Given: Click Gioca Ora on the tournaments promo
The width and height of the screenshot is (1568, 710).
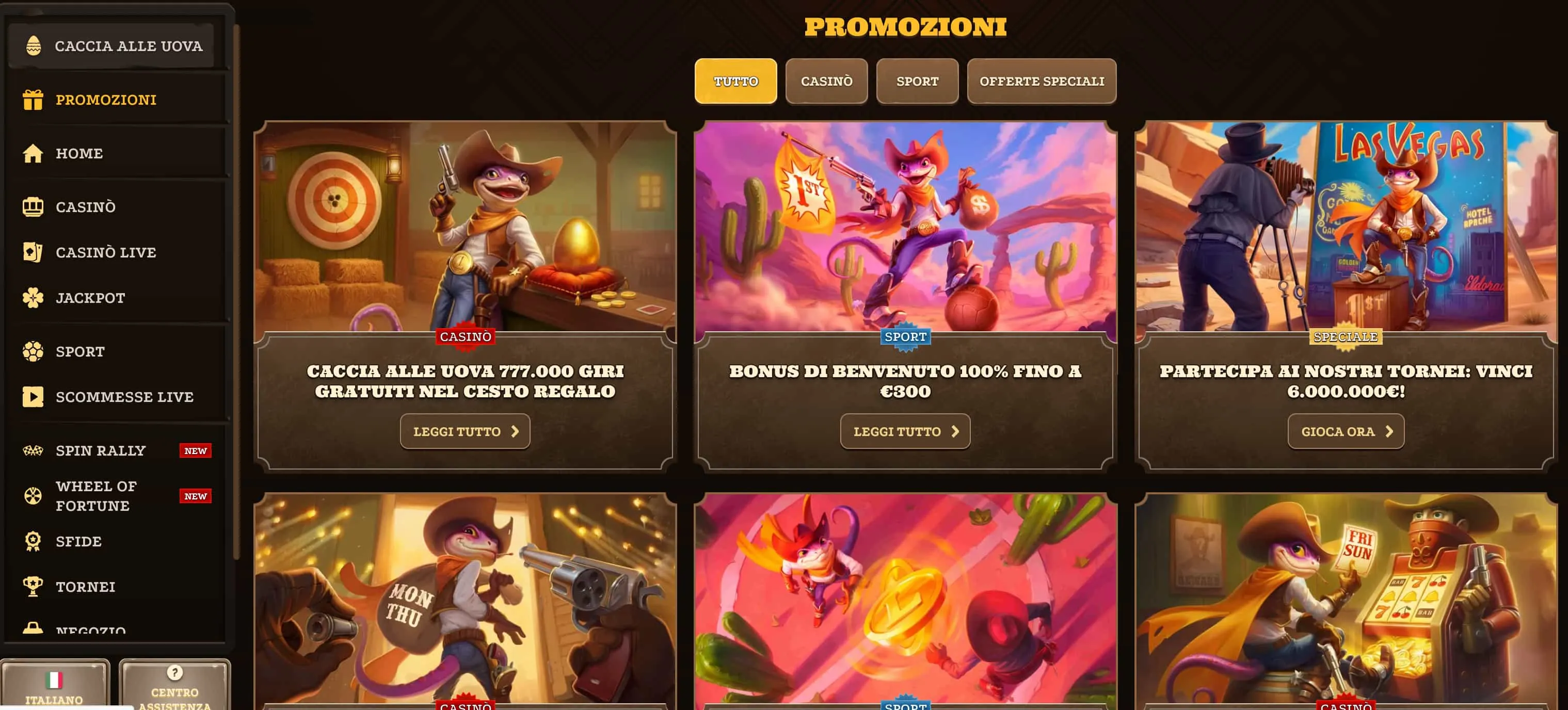Looking at the screenshot, I should point(1346,431).
